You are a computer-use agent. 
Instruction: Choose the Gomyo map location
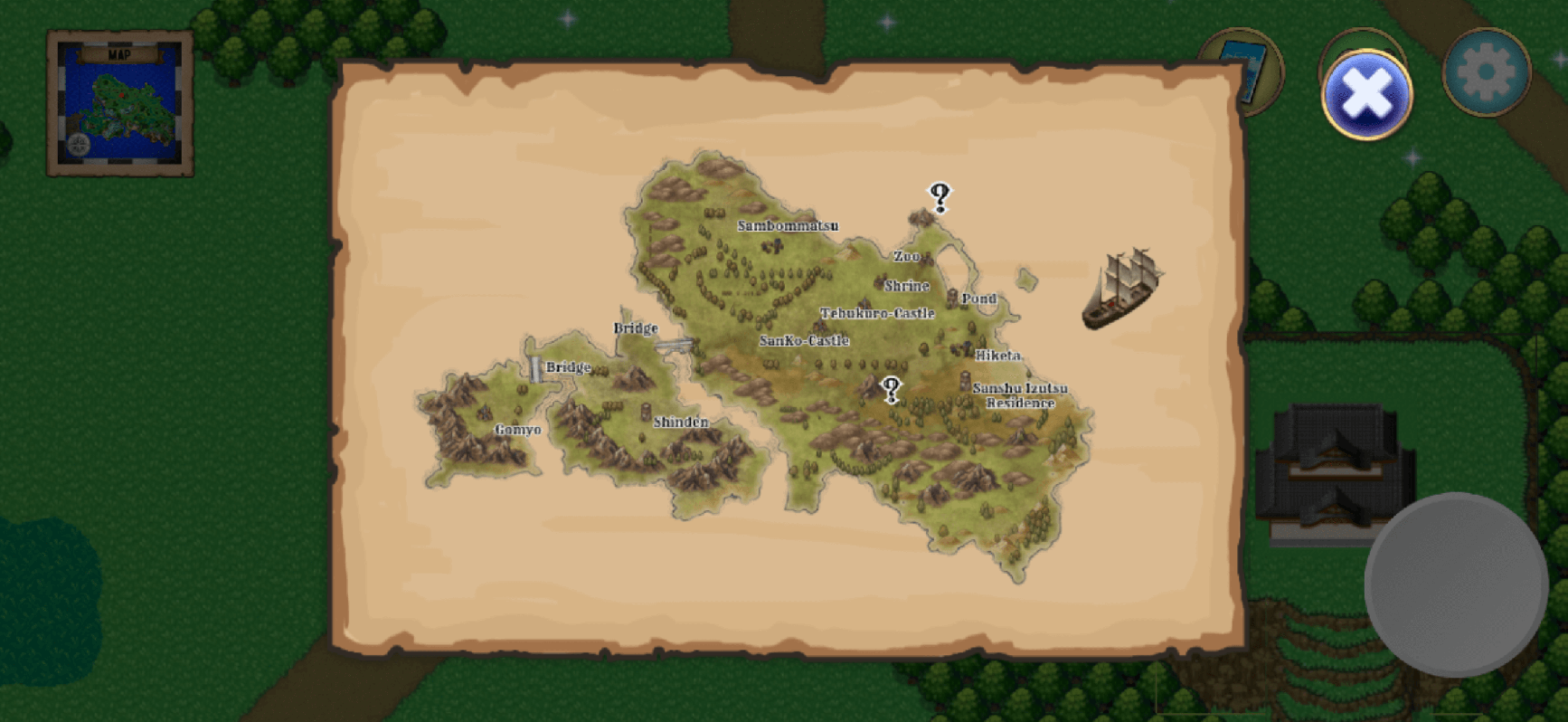(x=517, y=430)
